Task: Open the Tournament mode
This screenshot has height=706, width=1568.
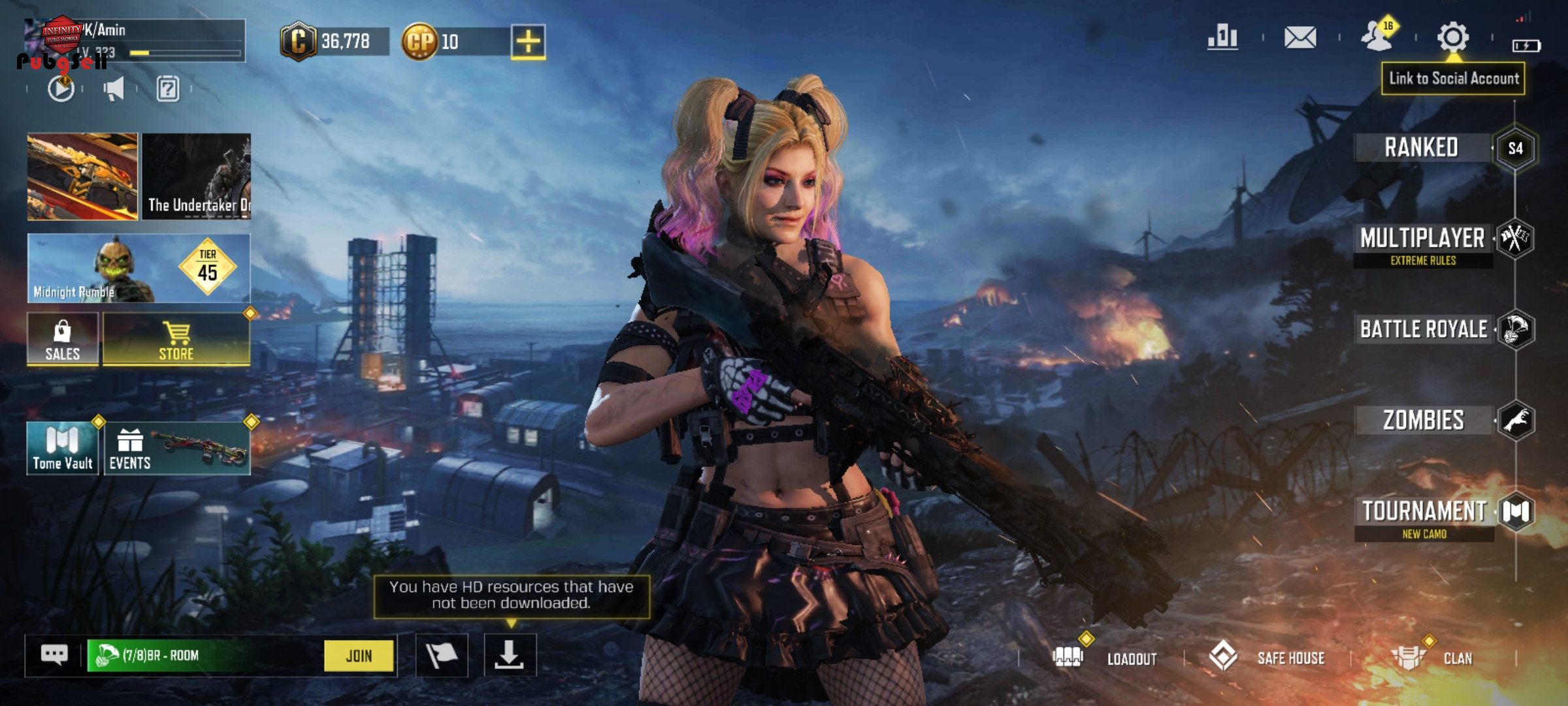Action: coord(1424,512)
